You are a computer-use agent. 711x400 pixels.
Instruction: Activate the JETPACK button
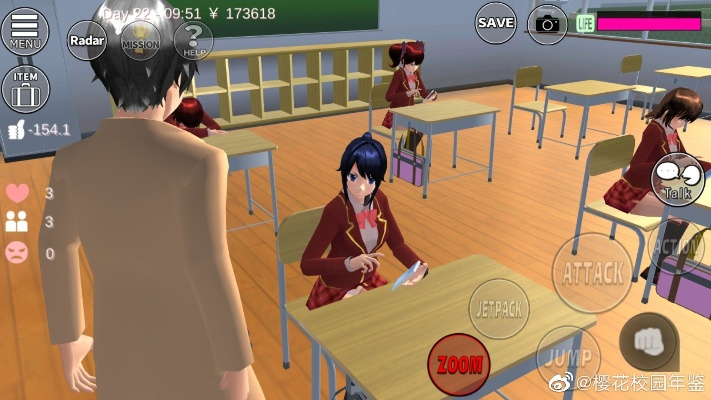(x=499, y=306)
